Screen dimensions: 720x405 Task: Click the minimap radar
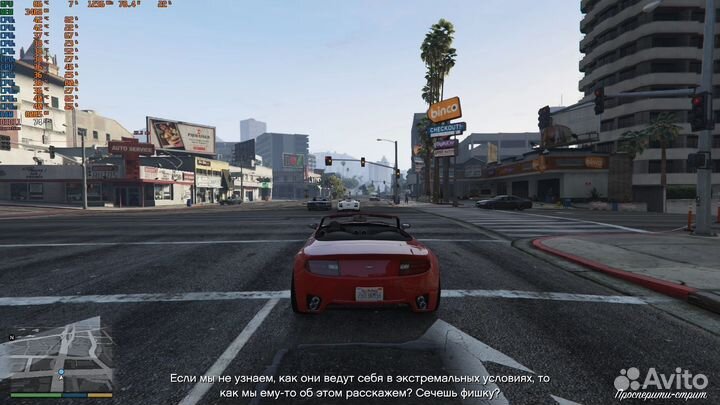tap(58, 356)
